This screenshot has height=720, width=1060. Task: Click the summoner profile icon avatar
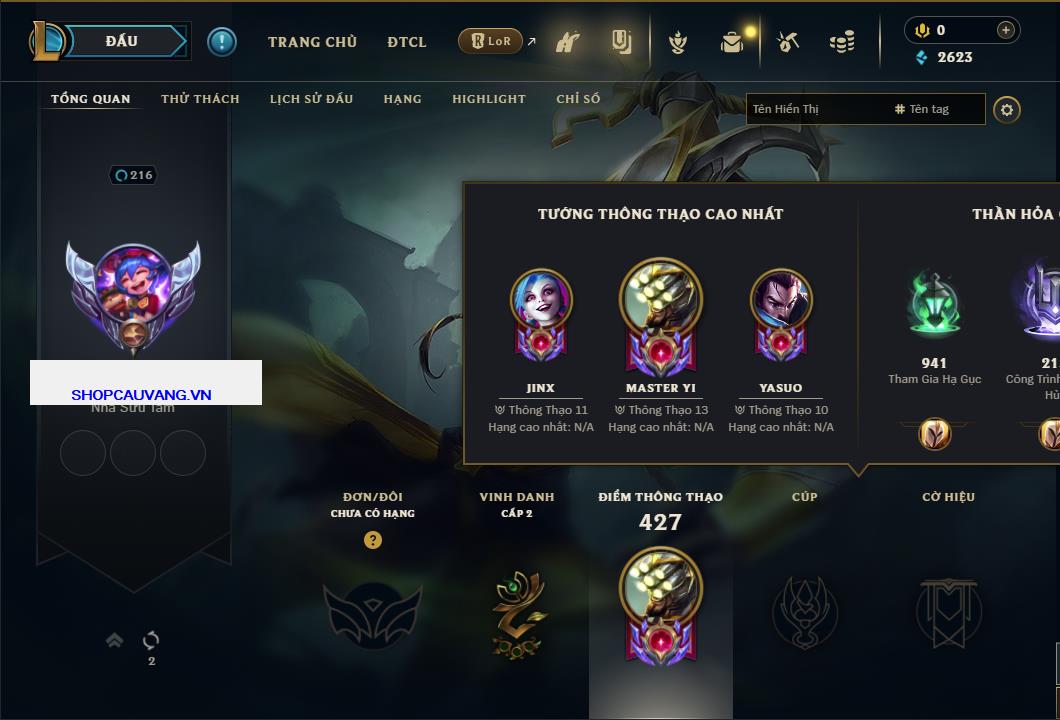pos(133,297)
